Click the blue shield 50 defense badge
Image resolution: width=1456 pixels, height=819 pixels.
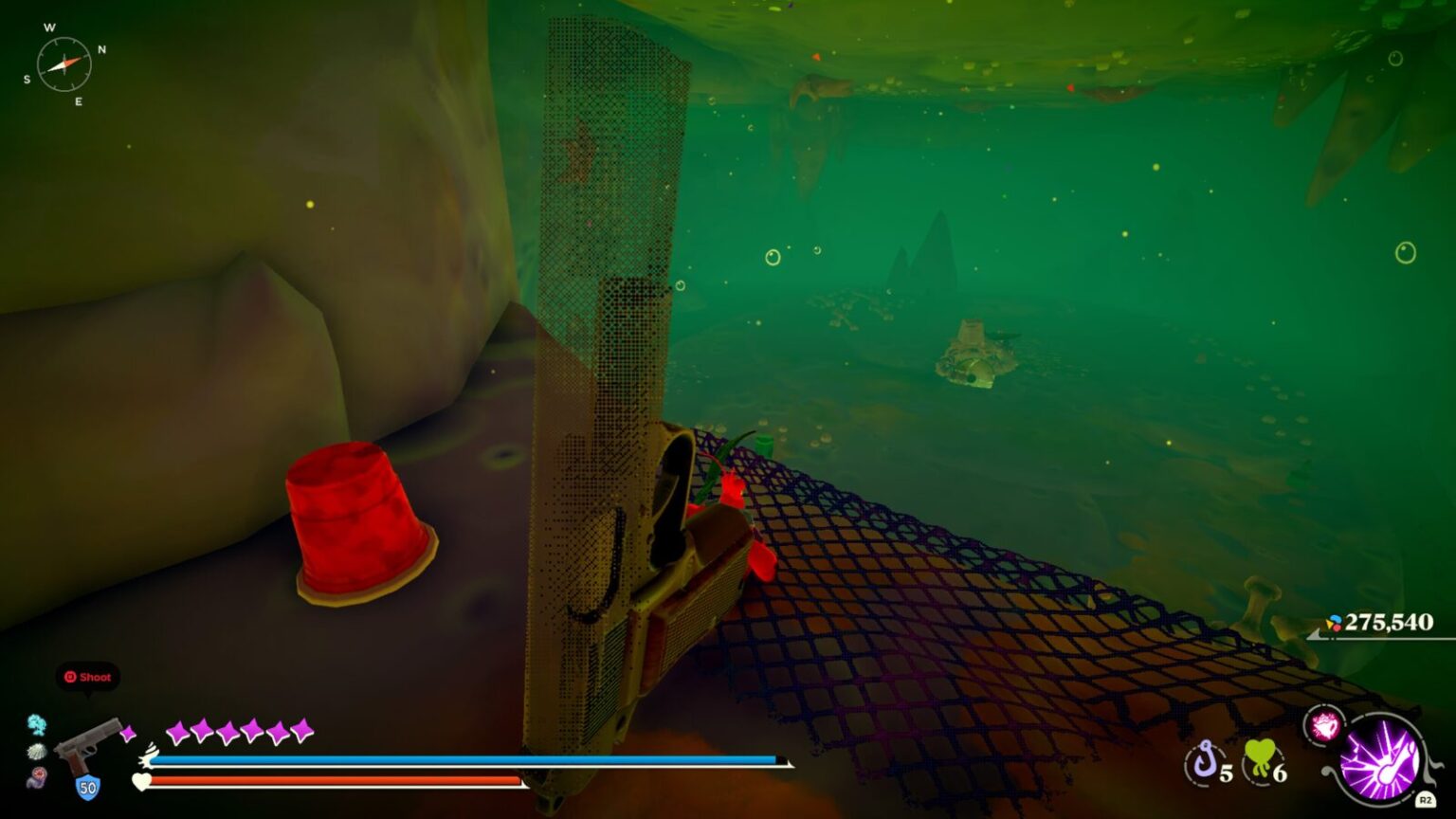[86, 785]
